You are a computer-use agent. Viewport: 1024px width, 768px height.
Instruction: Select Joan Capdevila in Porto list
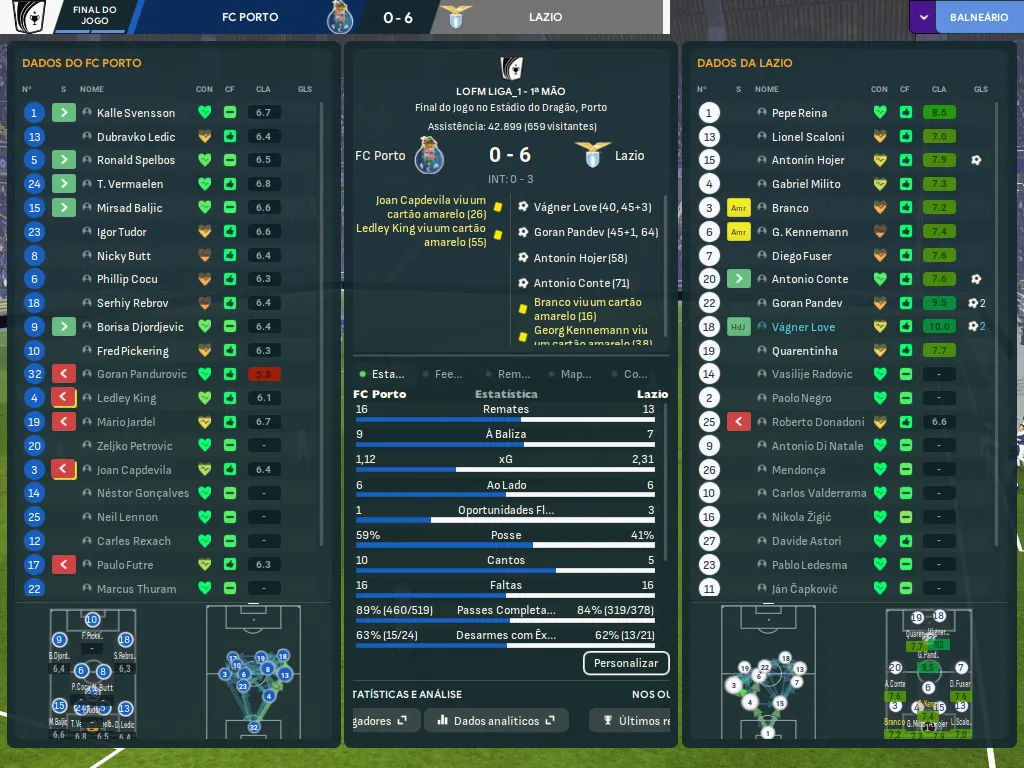click(x=134, y=470)
